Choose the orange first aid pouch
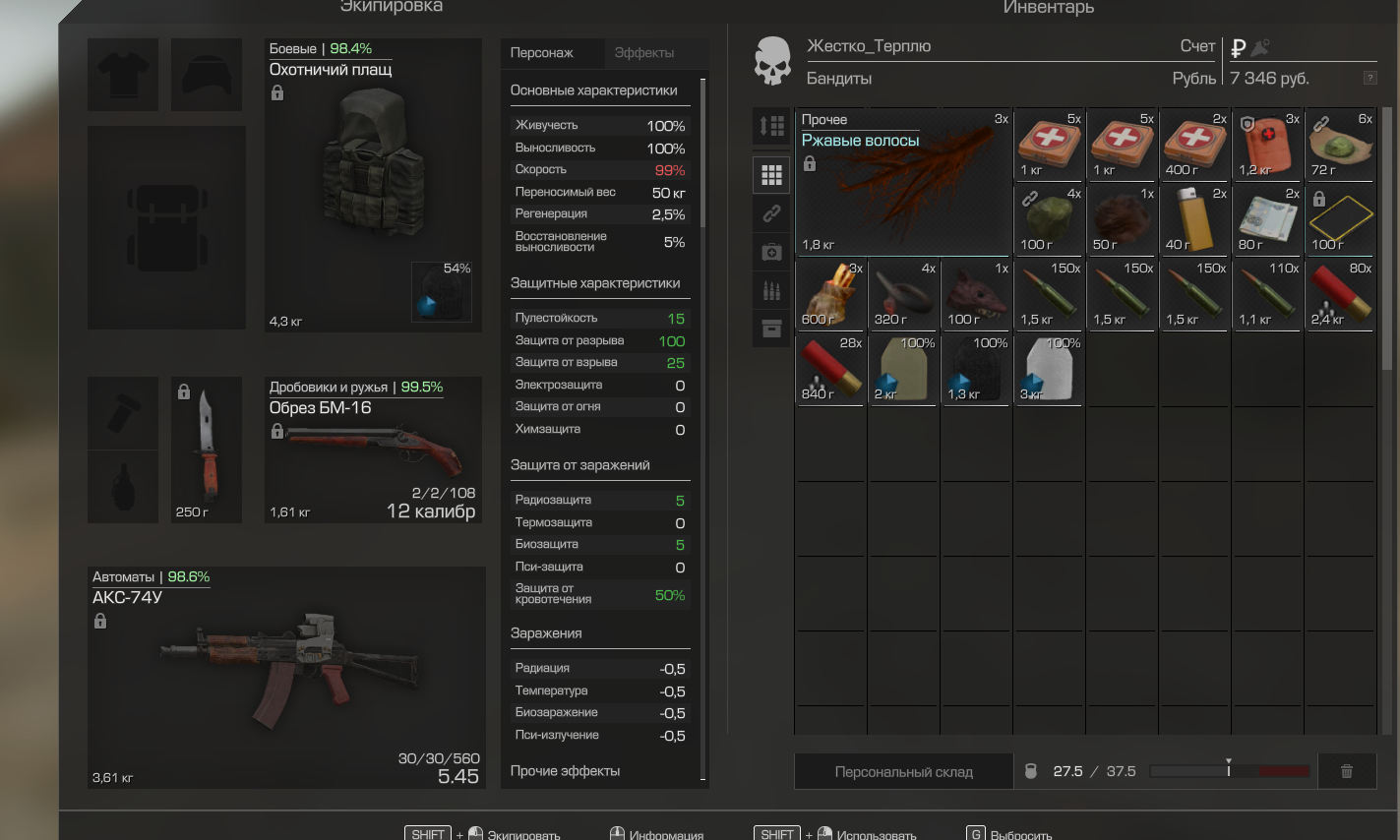 (1267, 145)
